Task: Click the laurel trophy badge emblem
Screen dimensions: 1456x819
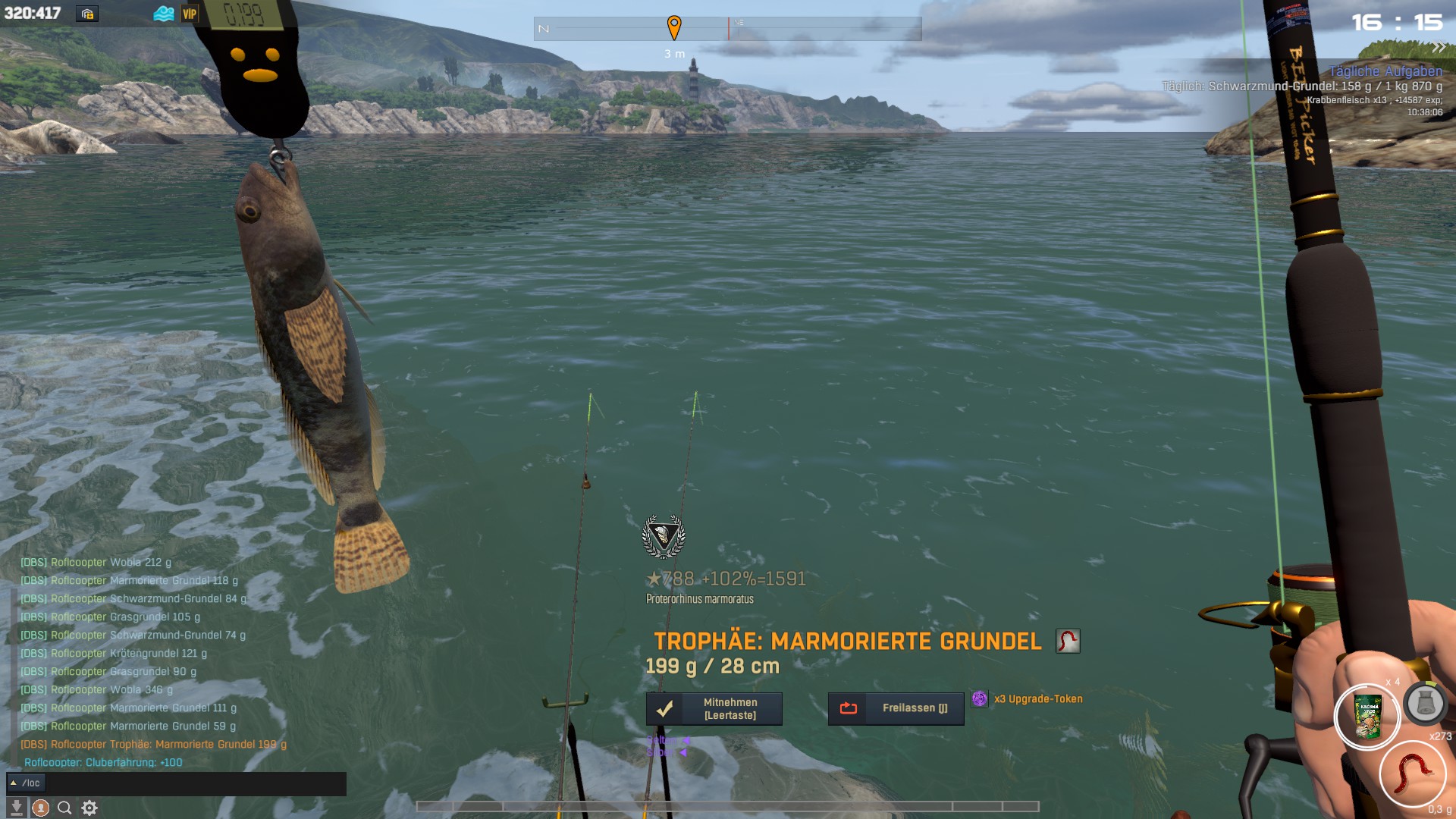Action: [x=664, y=536]
